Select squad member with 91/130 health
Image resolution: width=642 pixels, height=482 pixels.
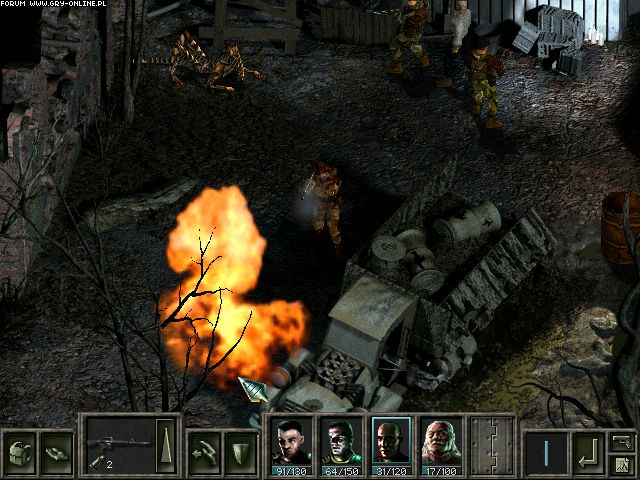(x=293, y=444)
